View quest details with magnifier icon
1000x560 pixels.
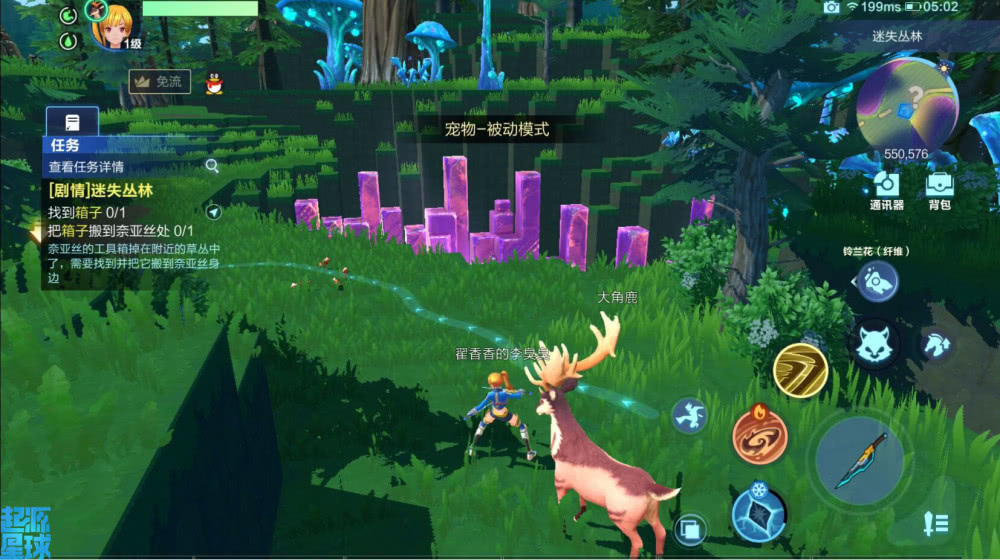click(x=212, y=166)
